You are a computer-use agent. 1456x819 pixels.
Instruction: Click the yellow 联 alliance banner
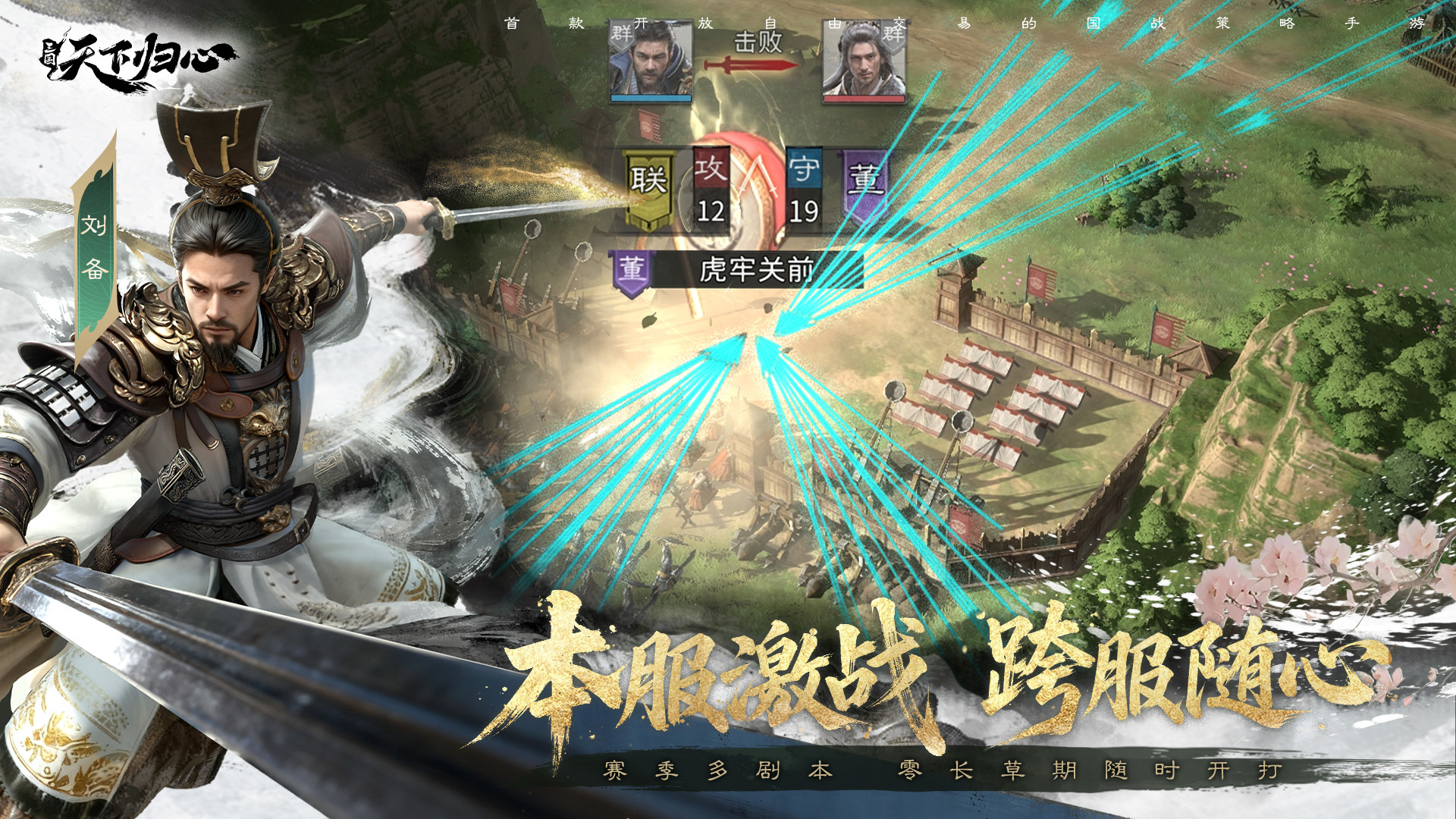coord(648,187)
